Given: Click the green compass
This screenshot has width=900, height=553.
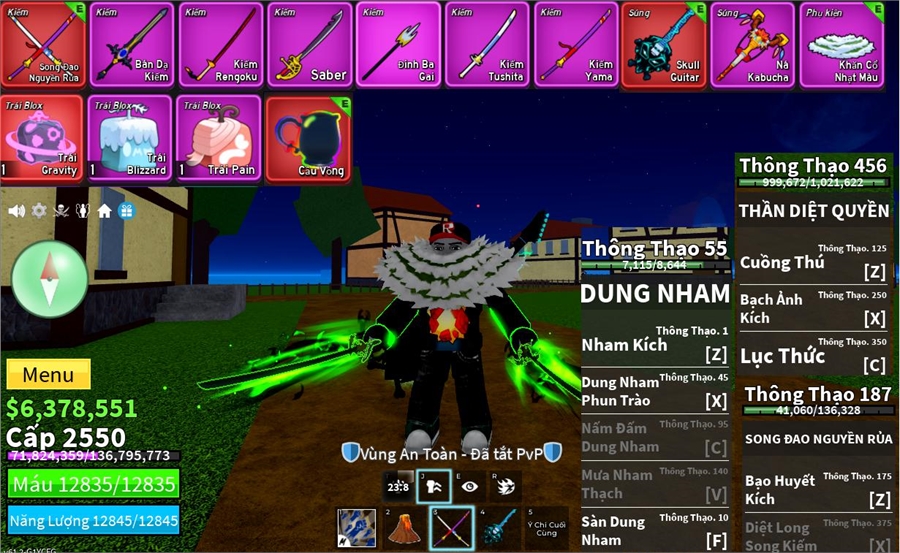Looking at the screenshot, I should point(50,280).
